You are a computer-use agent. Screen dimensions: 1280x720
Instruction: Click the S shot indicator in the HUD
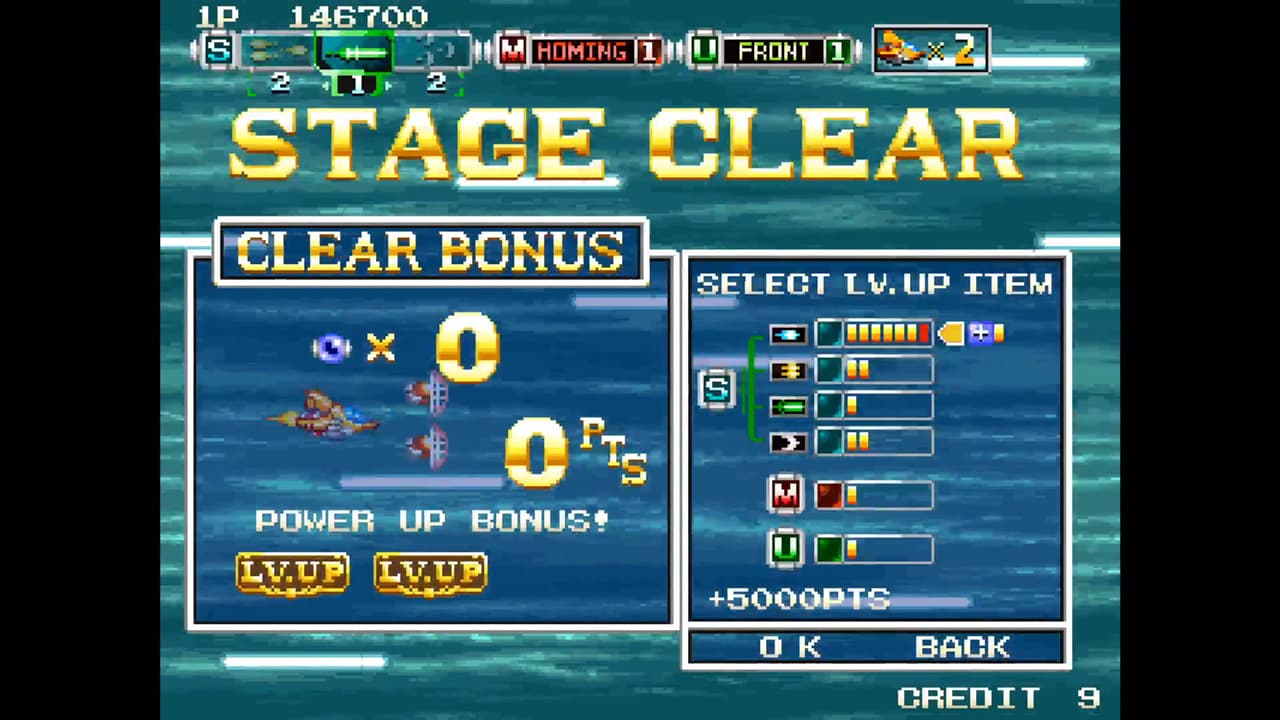pos(218,51)
